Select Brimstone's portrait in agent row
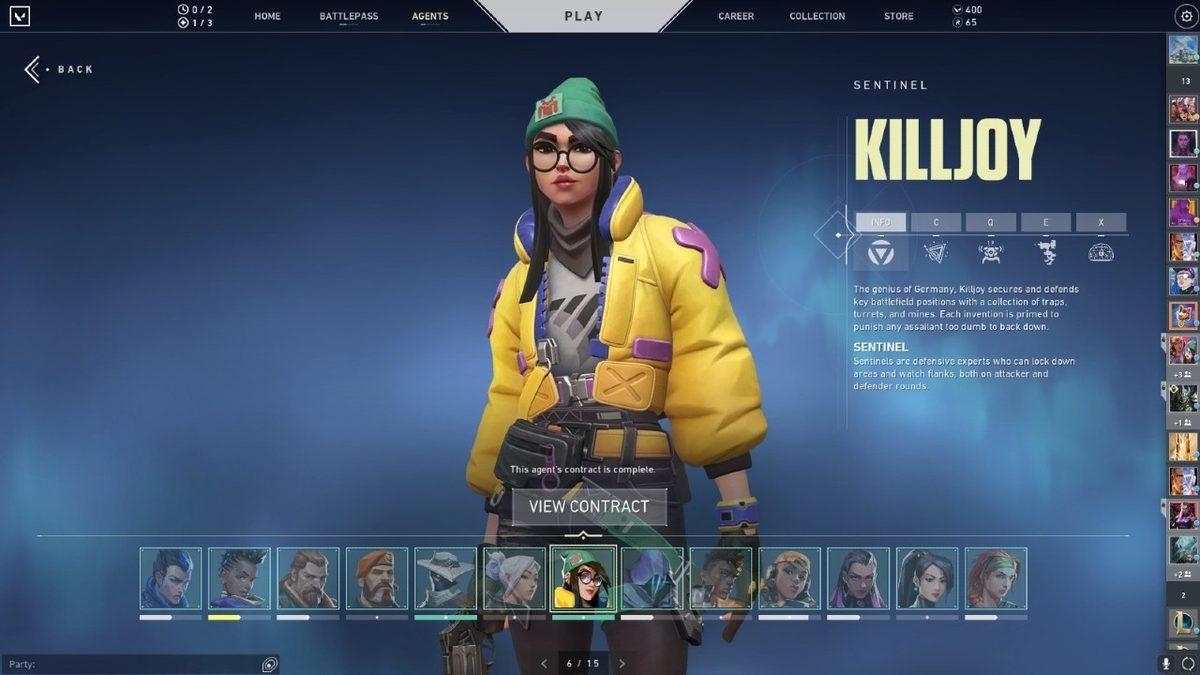 tap(377, 578)
